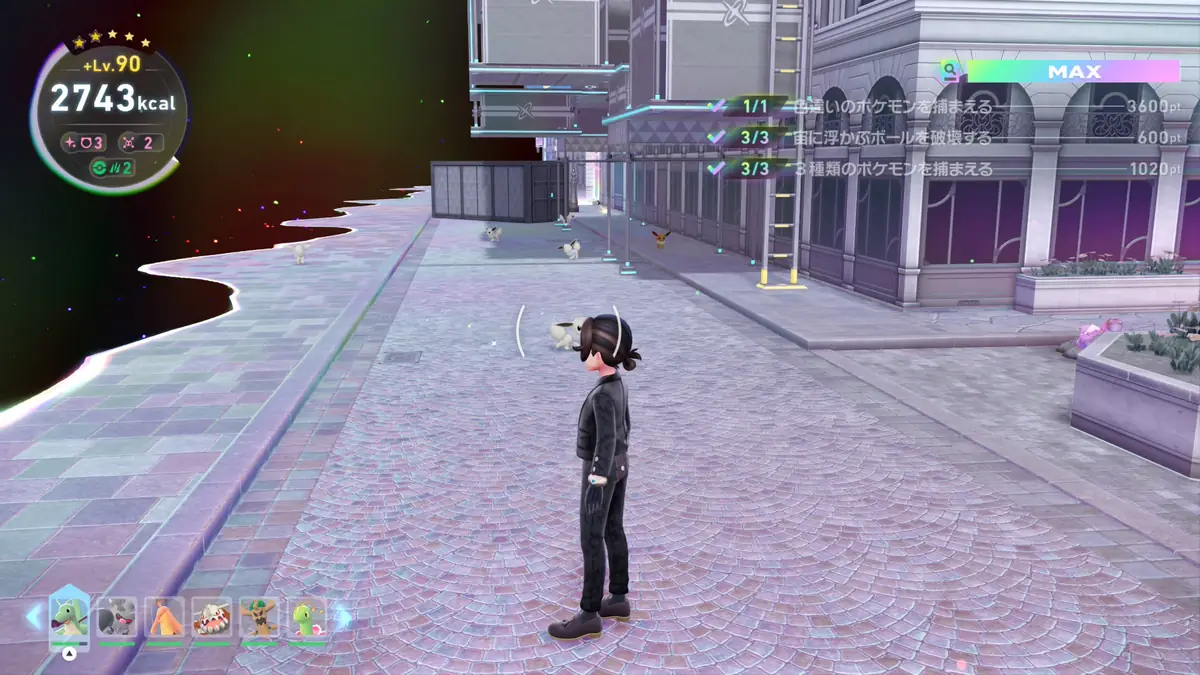Click the left arrow beside the party bar

pos(33,617)
